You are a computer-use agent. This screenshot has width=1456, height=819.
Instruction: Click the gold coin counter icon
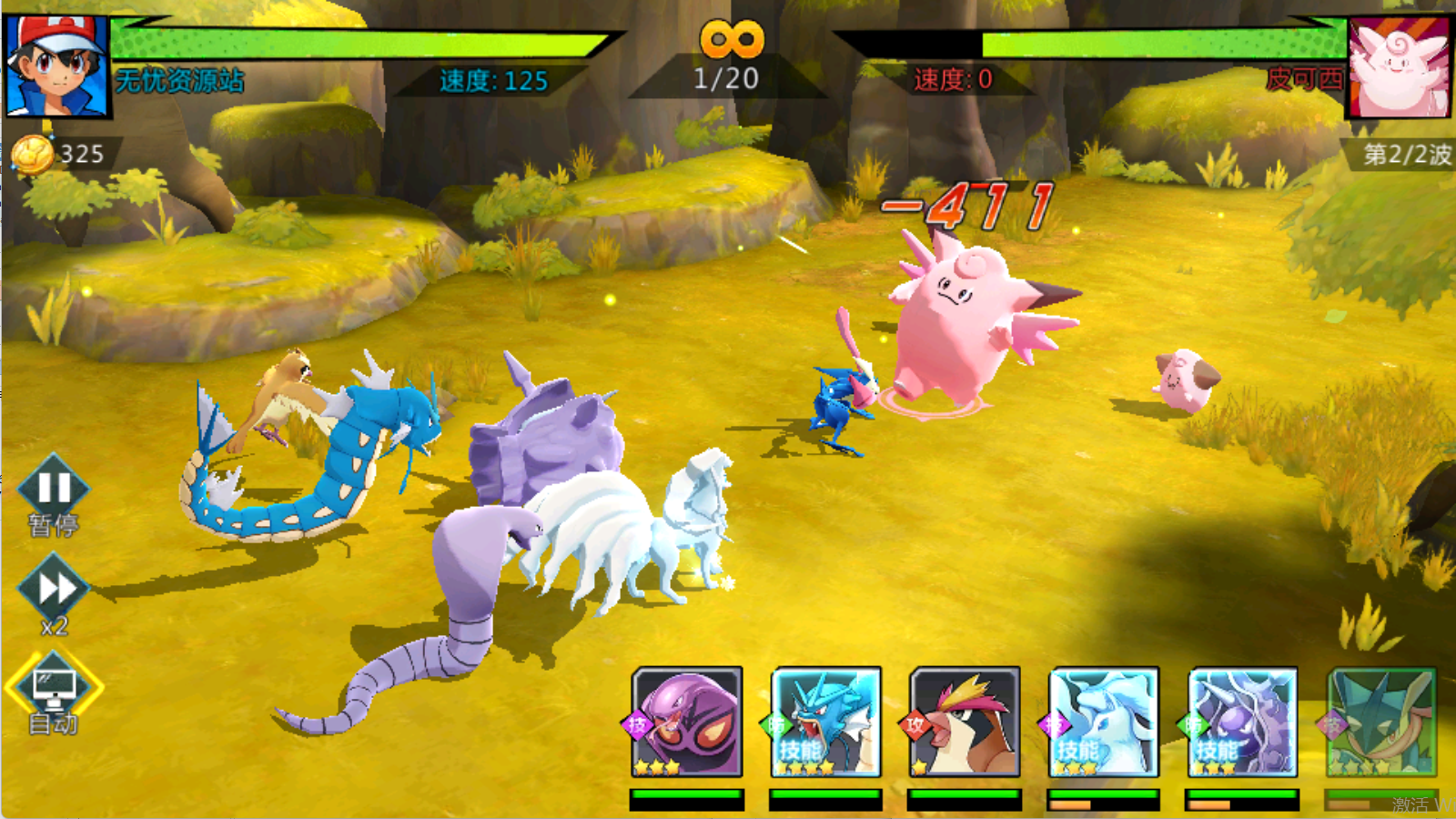click(x=33, y=155)
